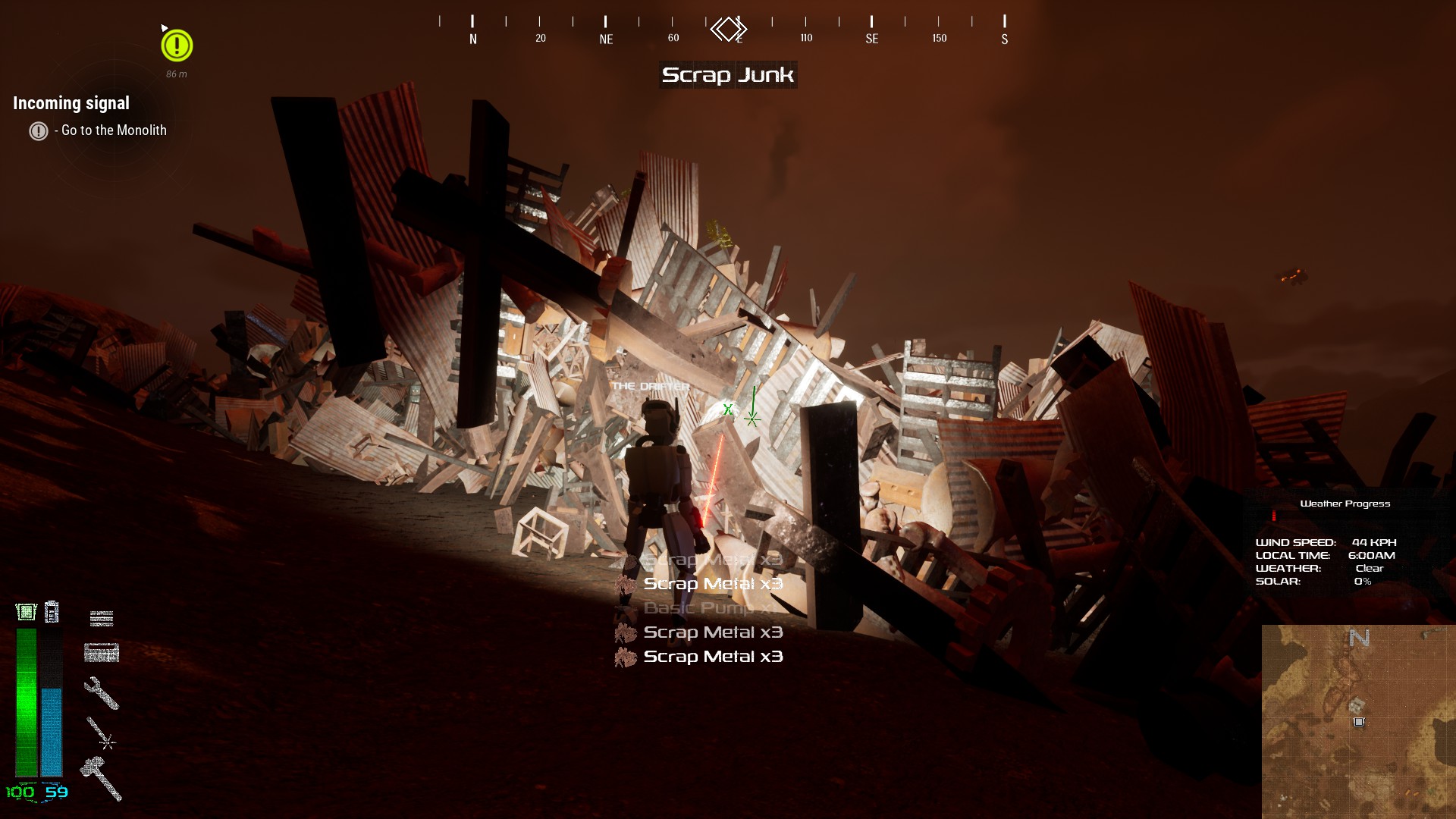Activate the welding torch tool icon

tap(101, 734)
